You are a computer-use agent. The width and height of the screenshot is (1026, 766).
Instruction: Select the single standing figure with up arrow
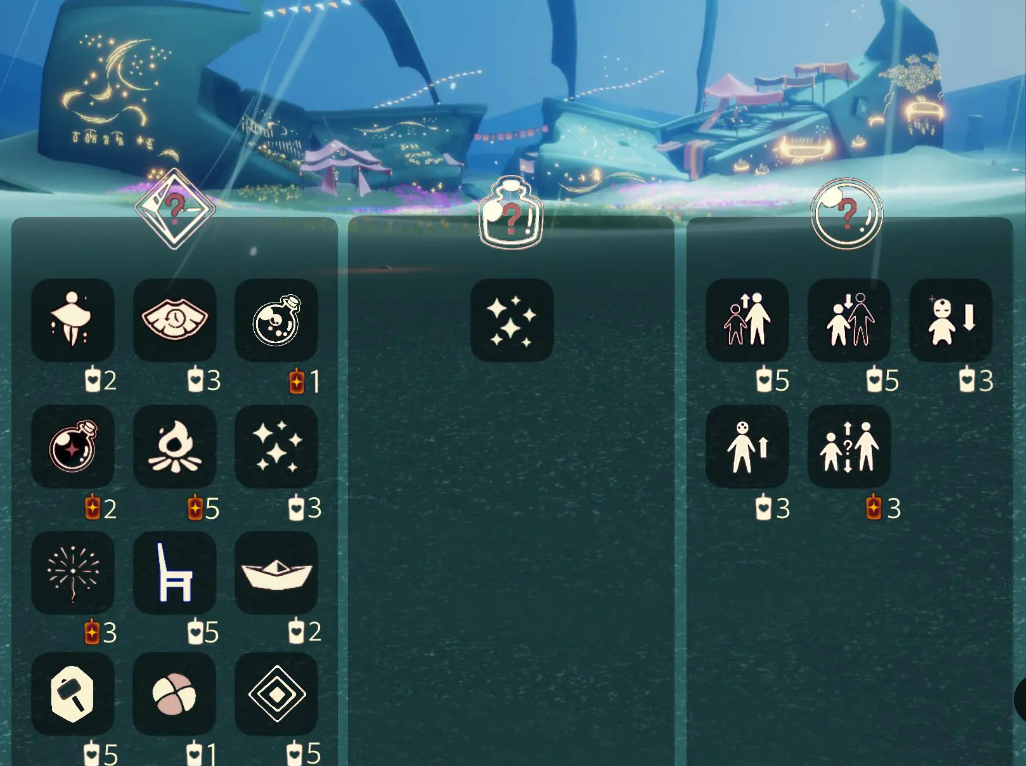(747, 447)
